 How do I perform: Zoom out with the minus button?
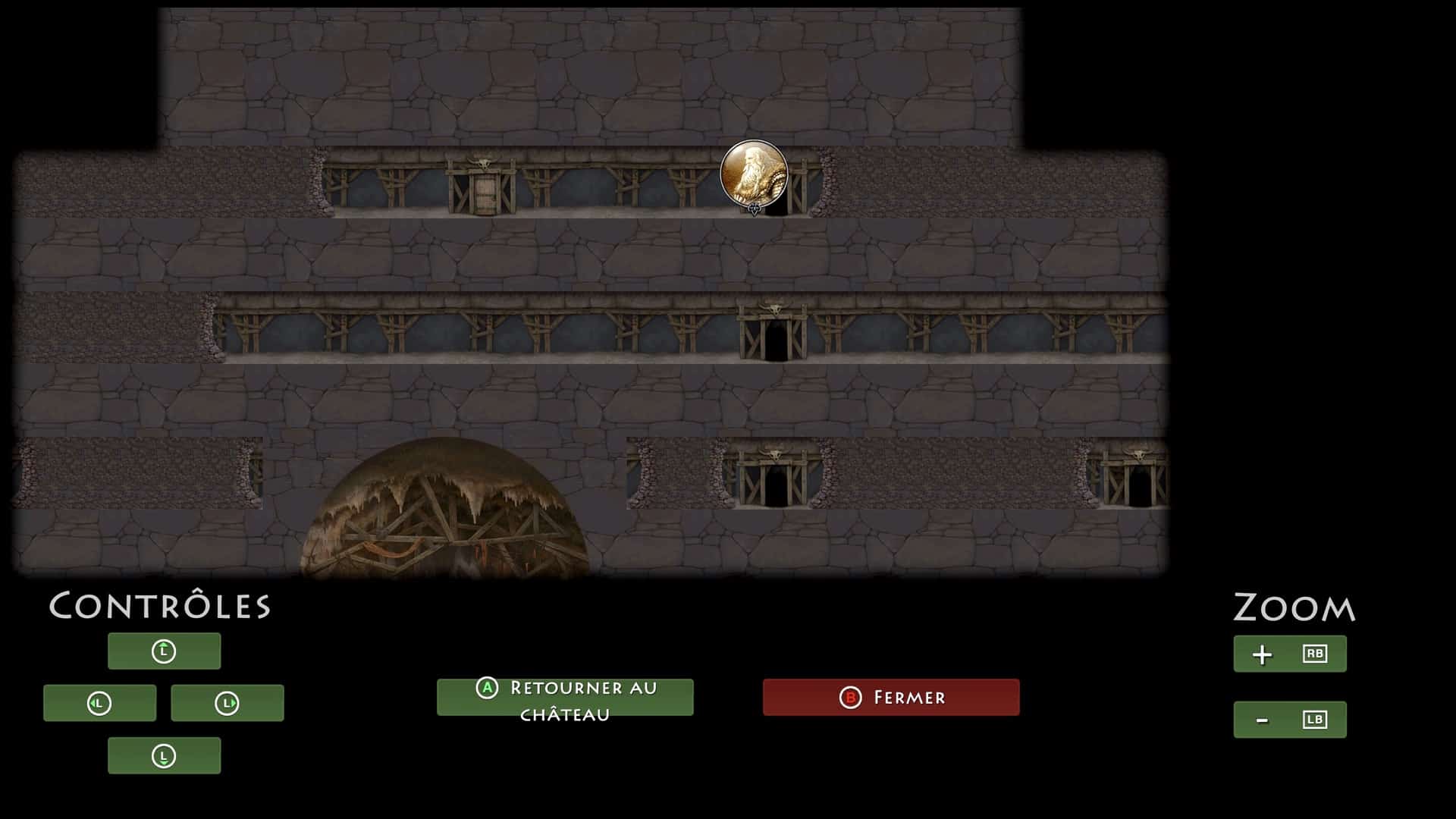[x=1289, y=719]
